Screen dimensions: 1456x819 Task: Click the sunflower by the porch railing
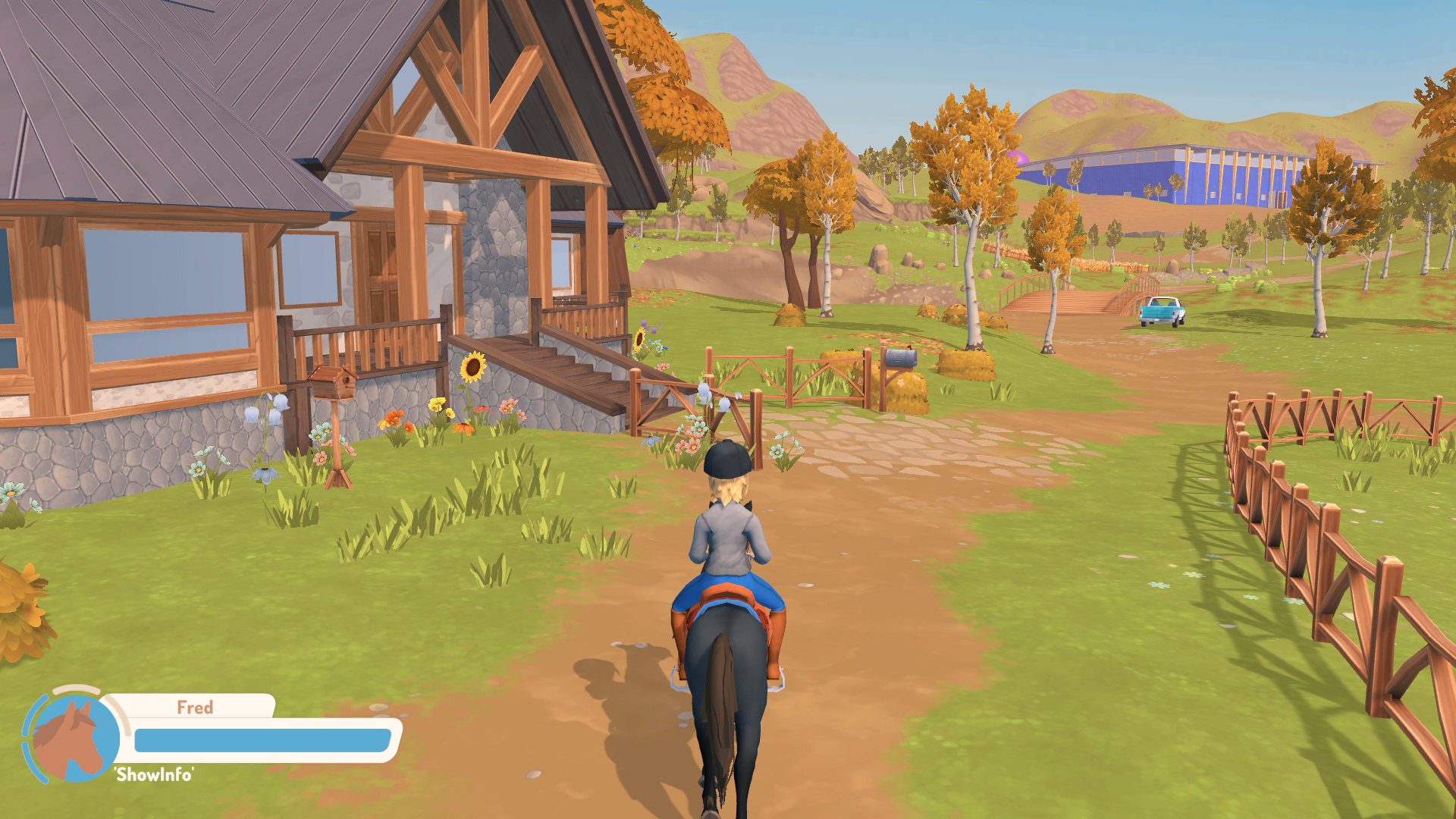474,368
